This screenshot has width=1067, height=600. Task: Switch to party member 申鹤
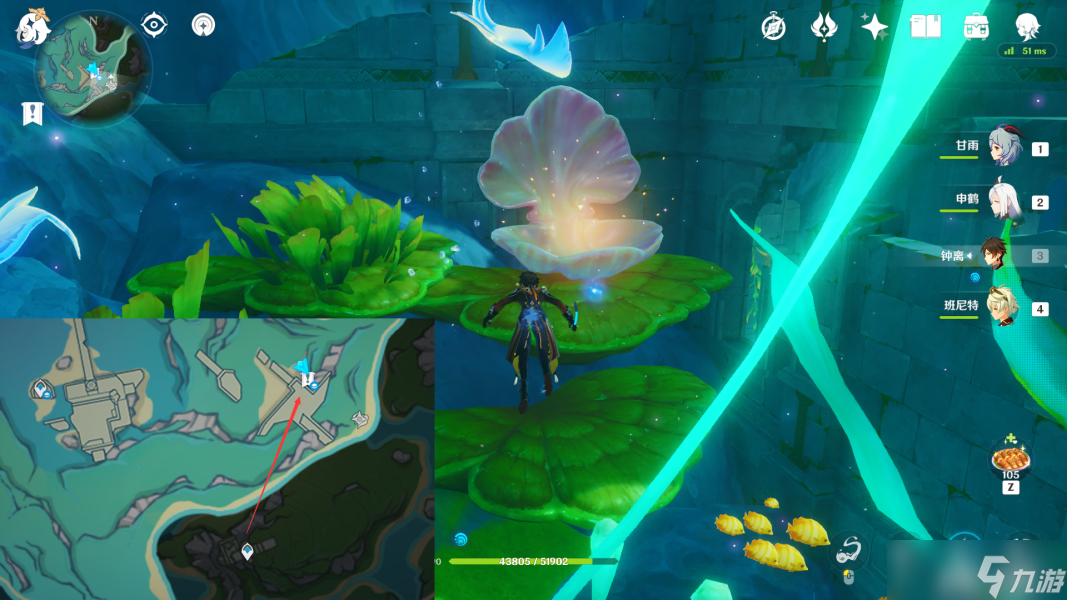(x=1003, y=200)
